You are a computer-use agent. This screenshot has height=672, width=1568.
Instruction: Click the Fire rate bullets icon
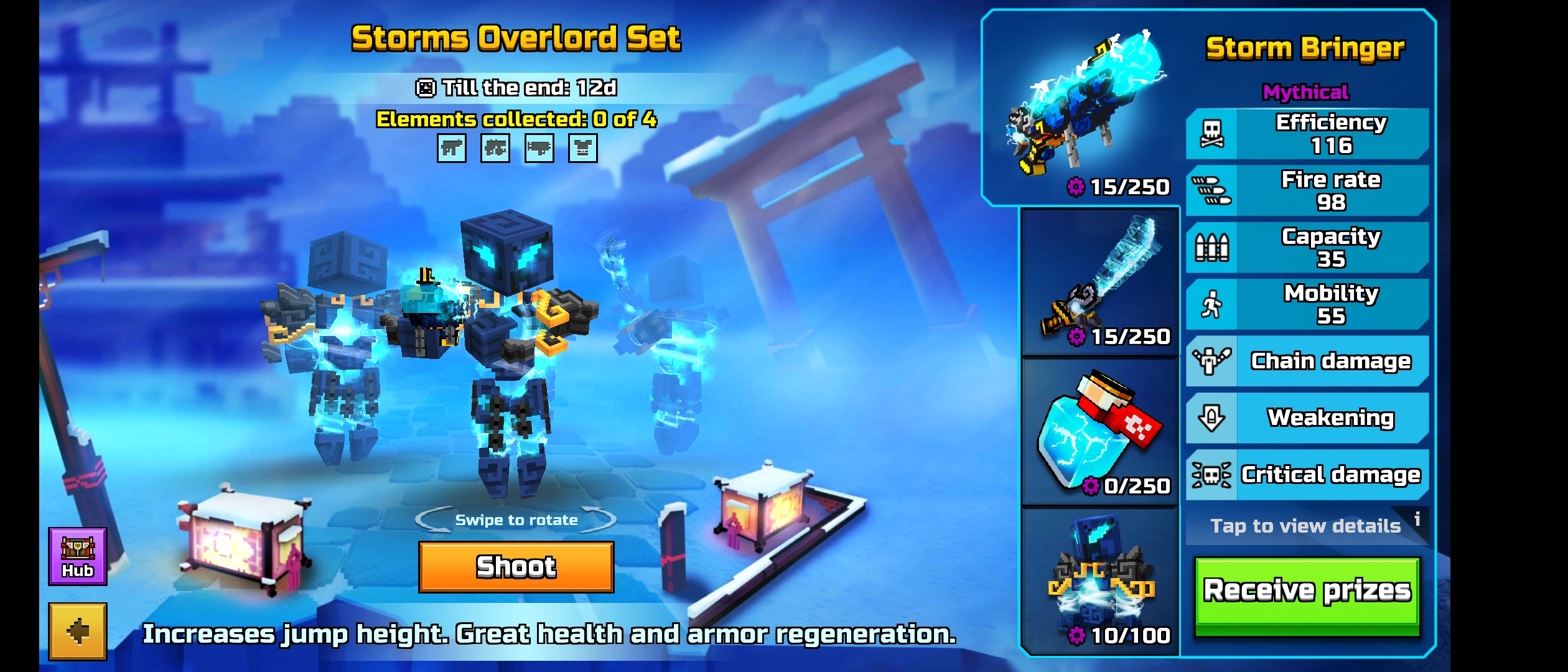click(x=1211, y=190)
